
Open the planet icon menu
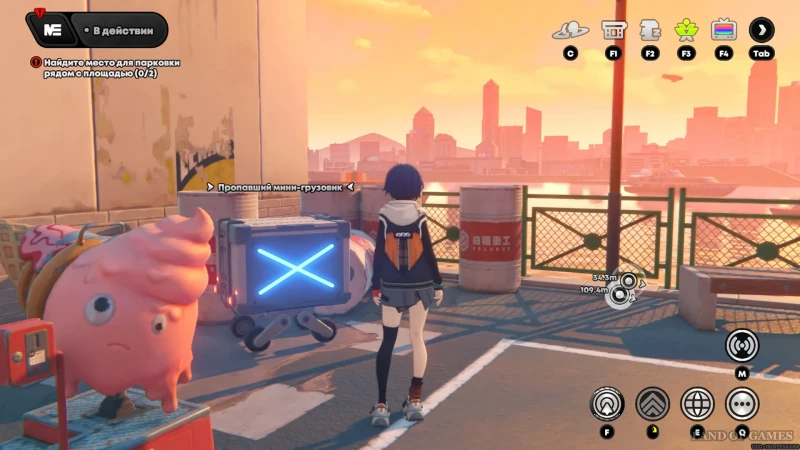pos(570,30)
